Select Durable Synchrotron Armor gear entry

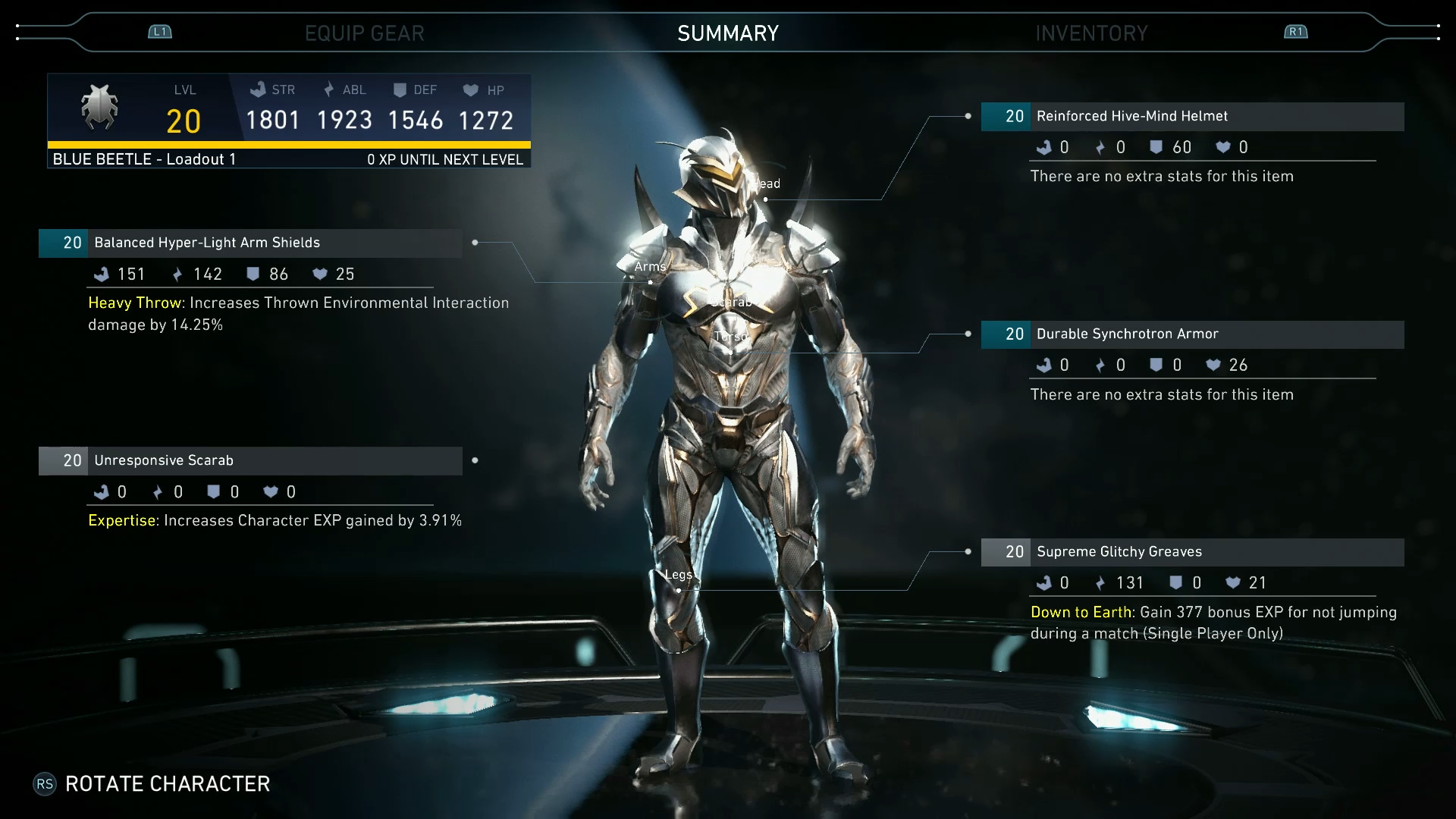pyautogui.click(x=1127, y=334)
